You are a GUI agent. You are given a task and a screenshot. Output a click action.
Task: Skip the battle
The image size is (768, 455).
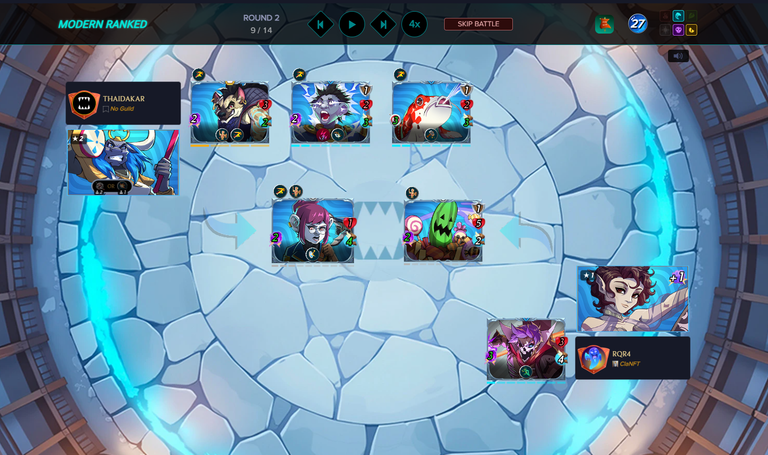(x=478, y=24)
